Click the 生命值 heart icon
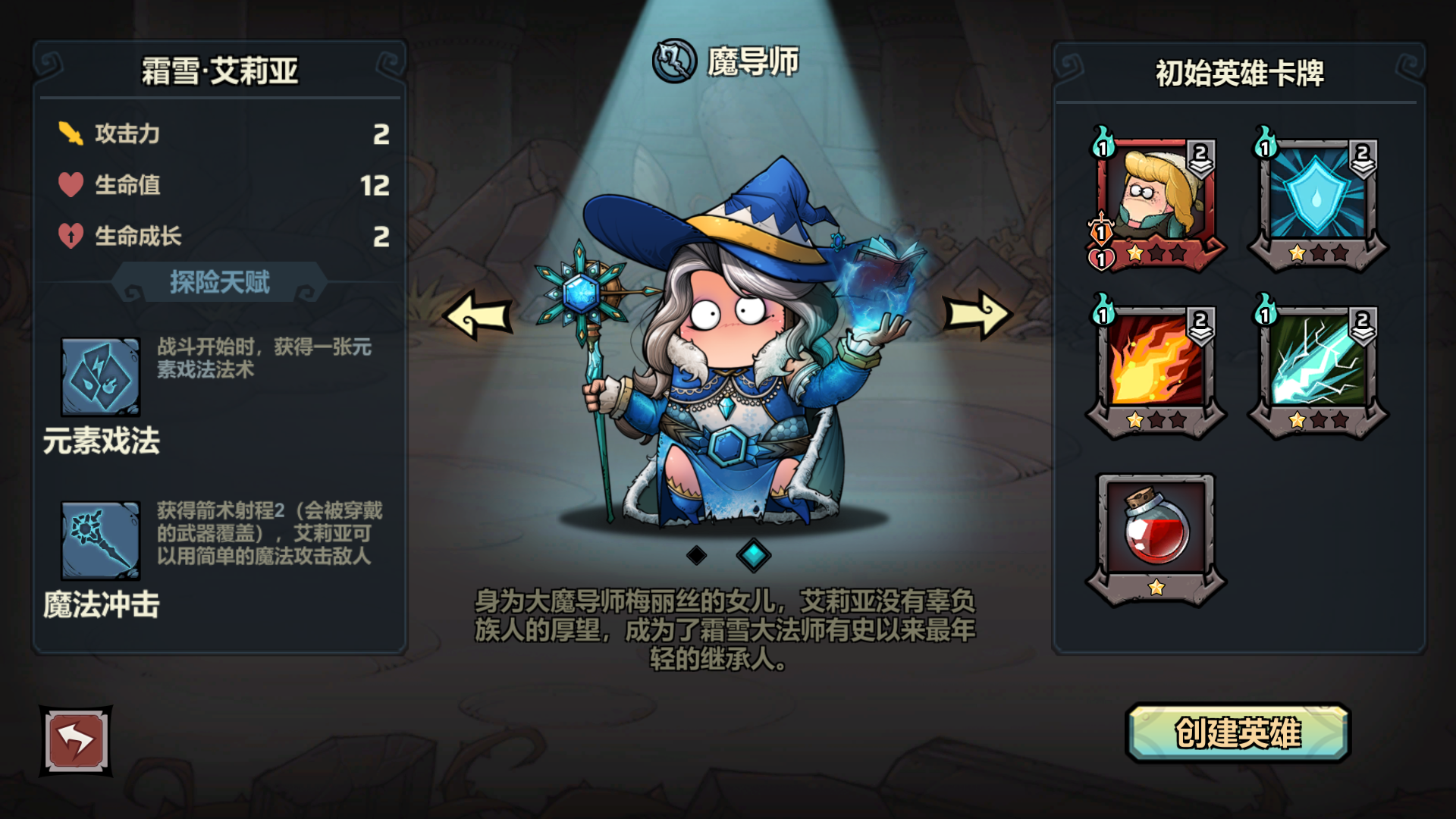The image size is (1456, 819). tap(70, 184)
